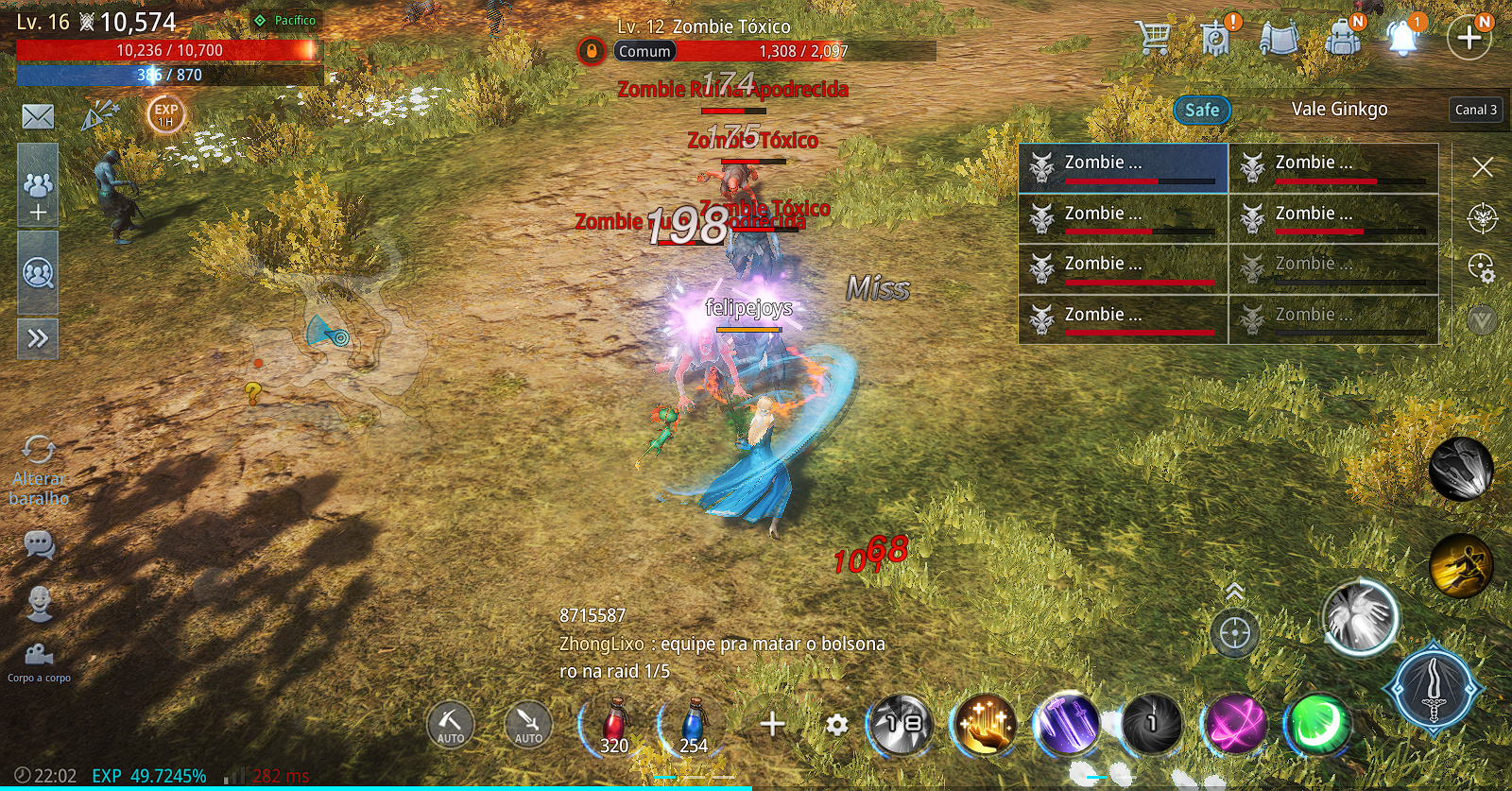Check the notification bell
1512x791 pixels.
pos(1403,38)
